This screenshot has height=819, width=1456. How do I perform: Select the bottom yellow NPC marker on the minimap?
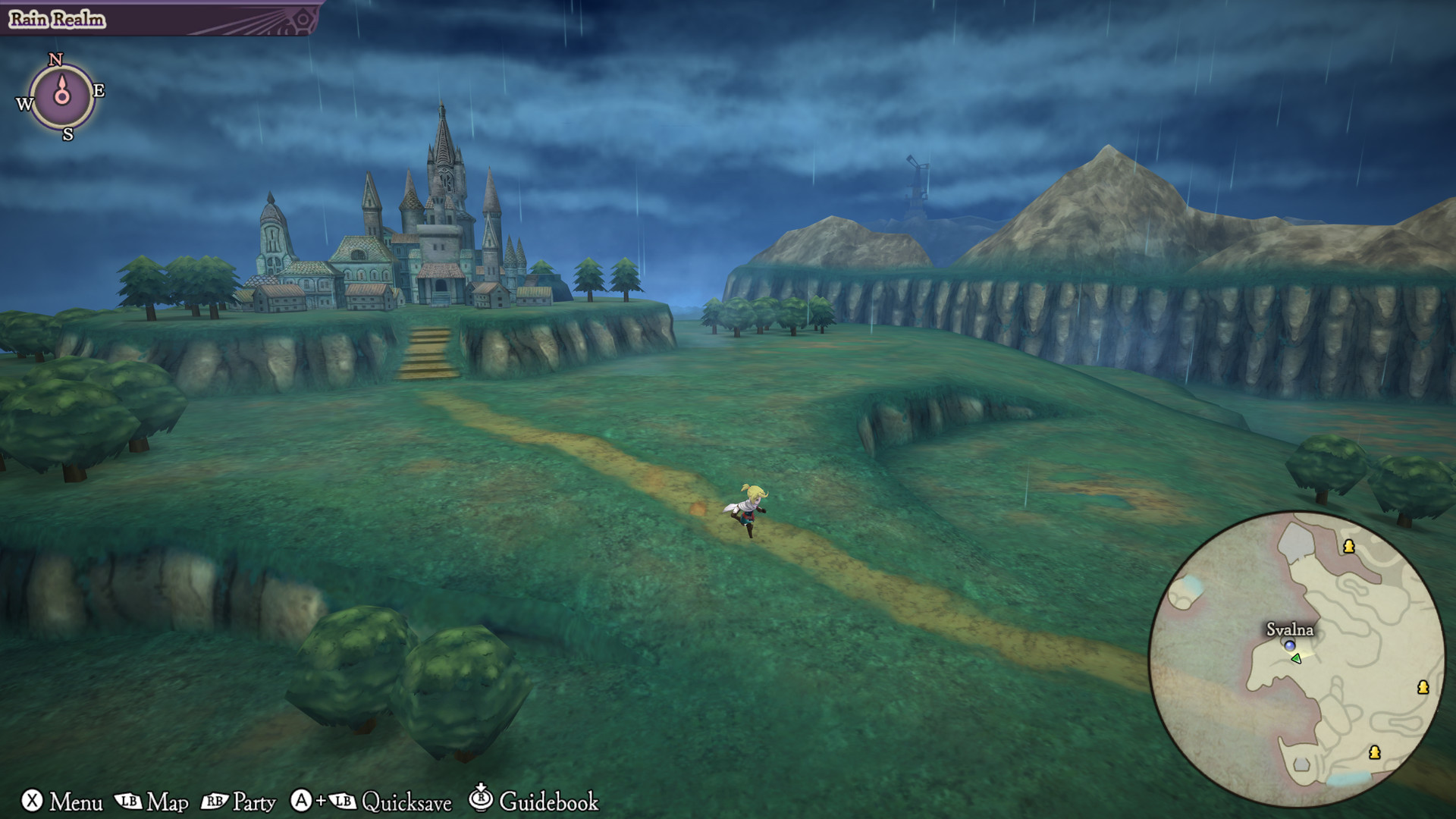pos(1374,752)
